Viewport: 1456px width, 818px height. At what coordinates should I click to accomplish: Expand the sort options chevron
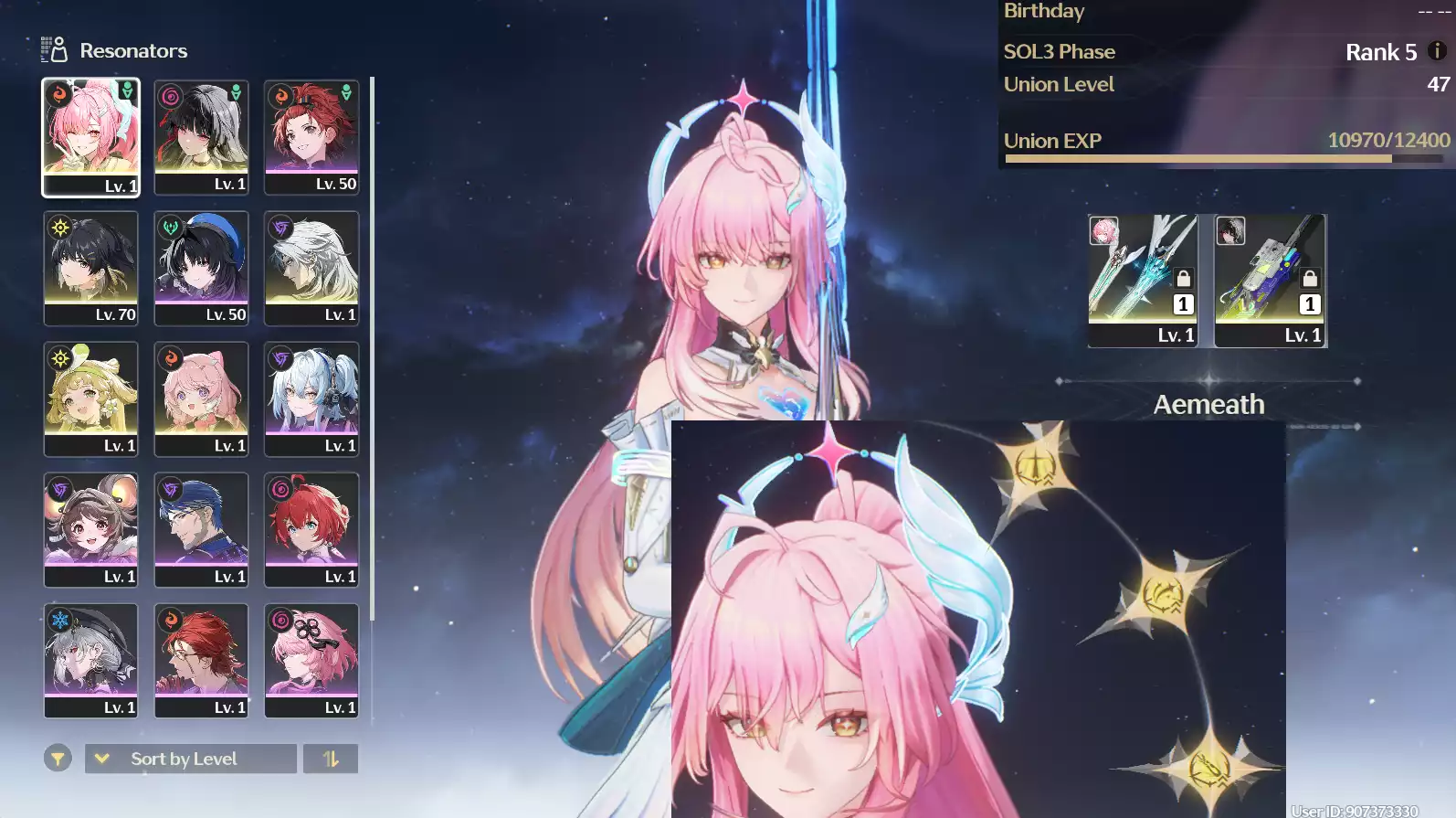(103, 758)
